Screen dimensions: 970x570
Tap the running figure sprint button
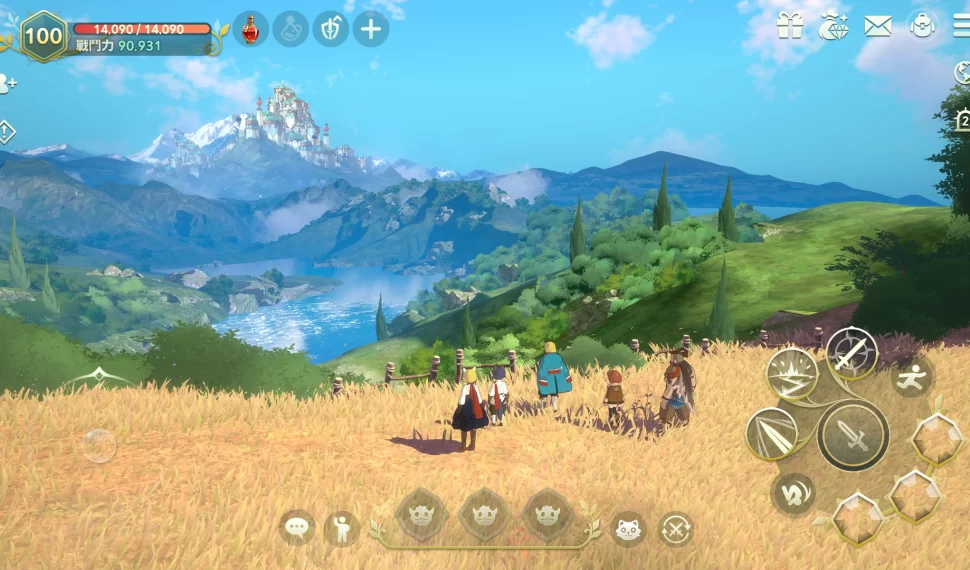click(912, 378)
